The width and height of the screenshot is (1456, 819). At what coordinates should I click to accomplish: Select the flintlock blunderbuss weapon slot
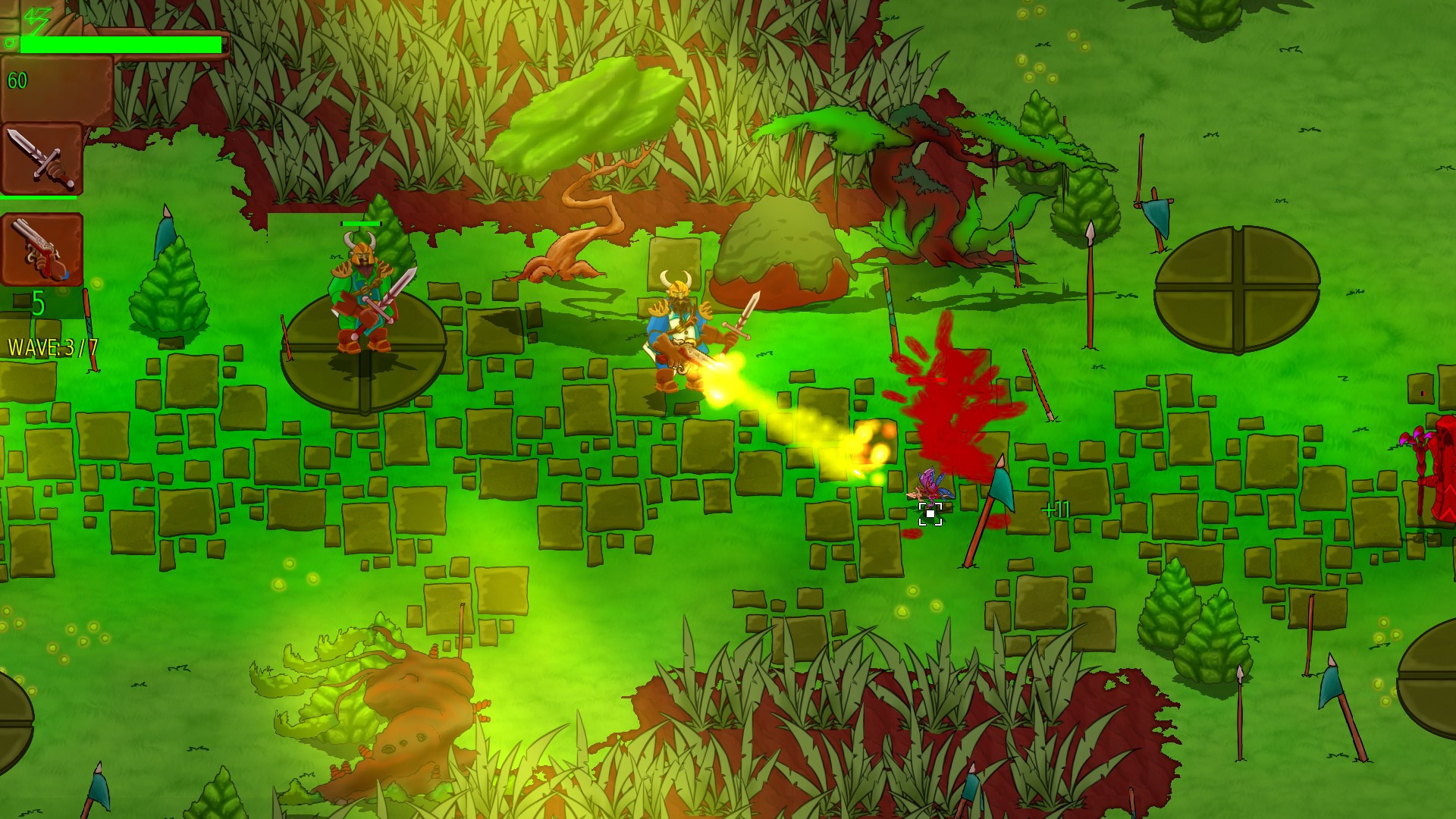[42, 249]
